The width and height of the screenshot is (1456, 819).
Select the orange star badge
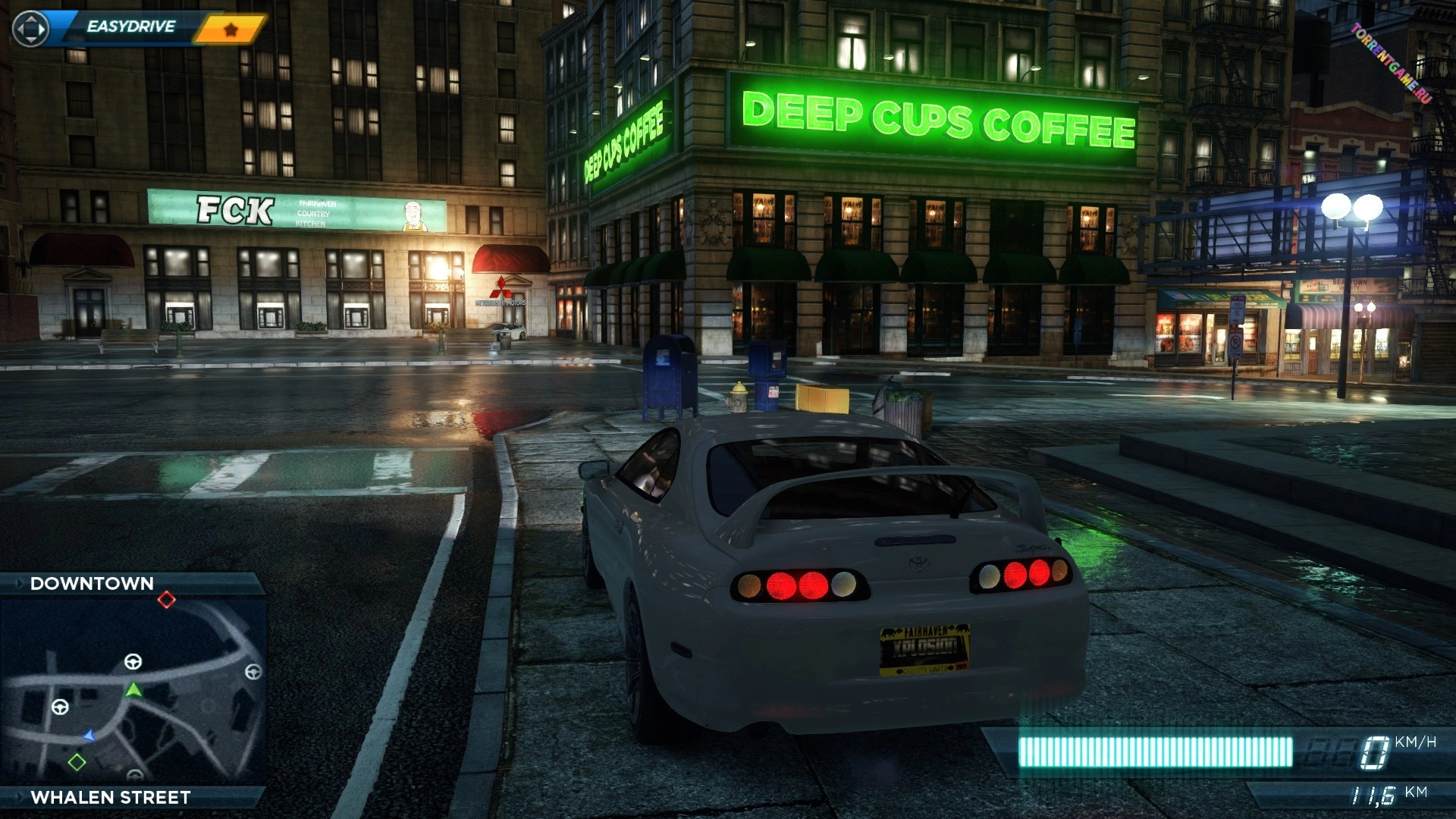[231, 30]
